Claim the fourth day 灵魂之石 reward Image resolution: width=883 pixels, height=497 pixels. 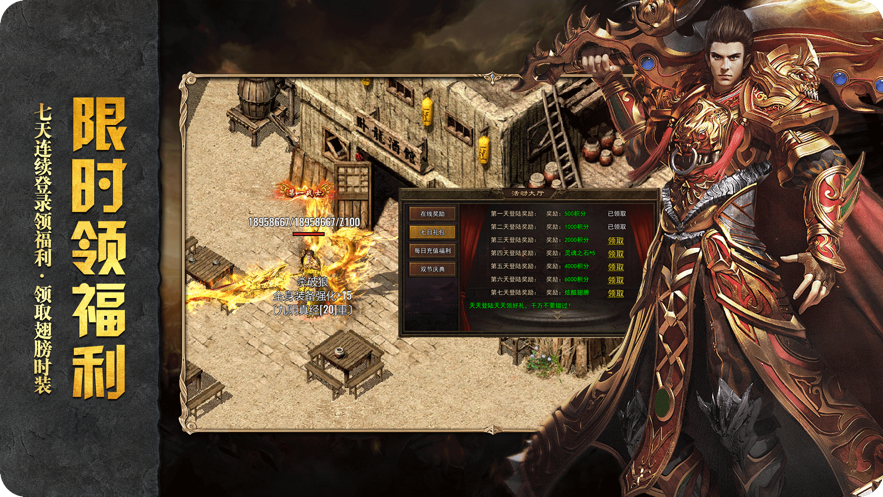616,254
